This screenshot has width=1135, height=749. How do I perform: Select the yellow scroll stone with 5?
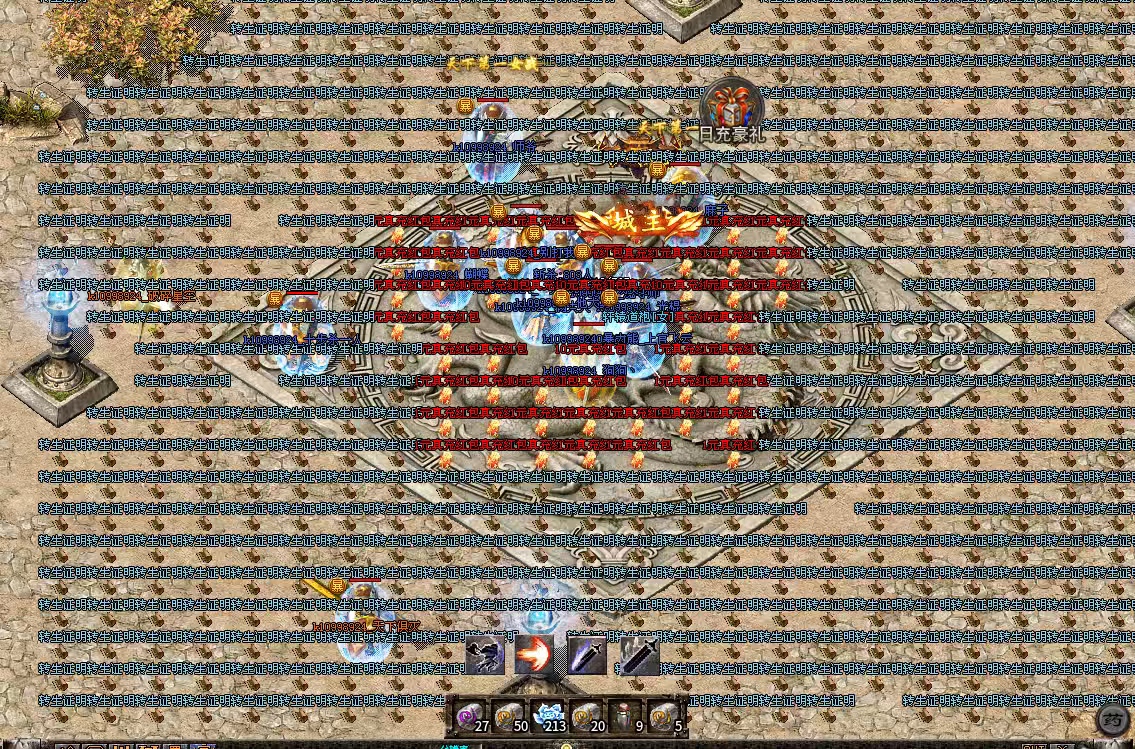(x=664, y=716)
